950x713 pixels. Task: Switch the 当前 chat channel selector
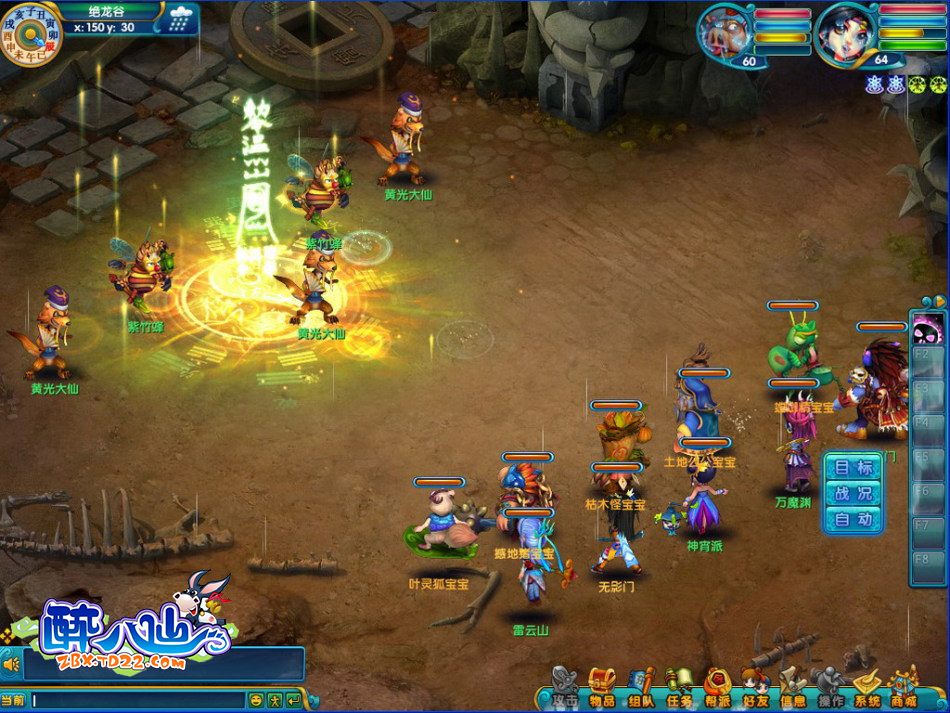13,700
